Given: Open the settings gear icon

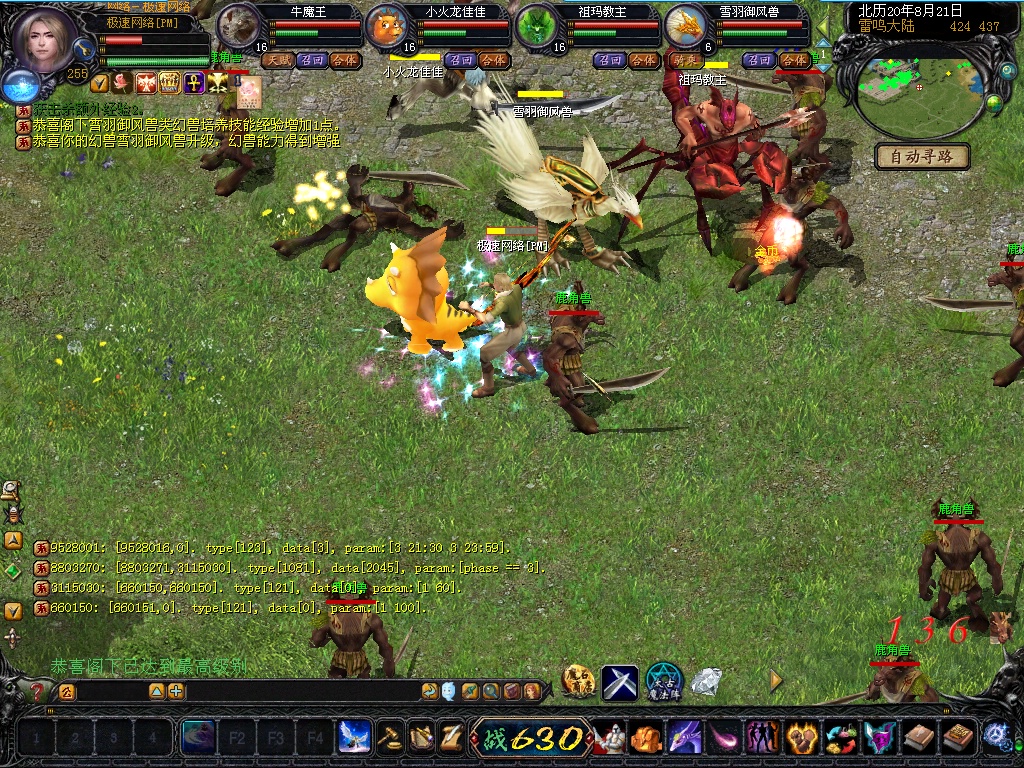Looking at the screenshot, I should click(996, 736).
